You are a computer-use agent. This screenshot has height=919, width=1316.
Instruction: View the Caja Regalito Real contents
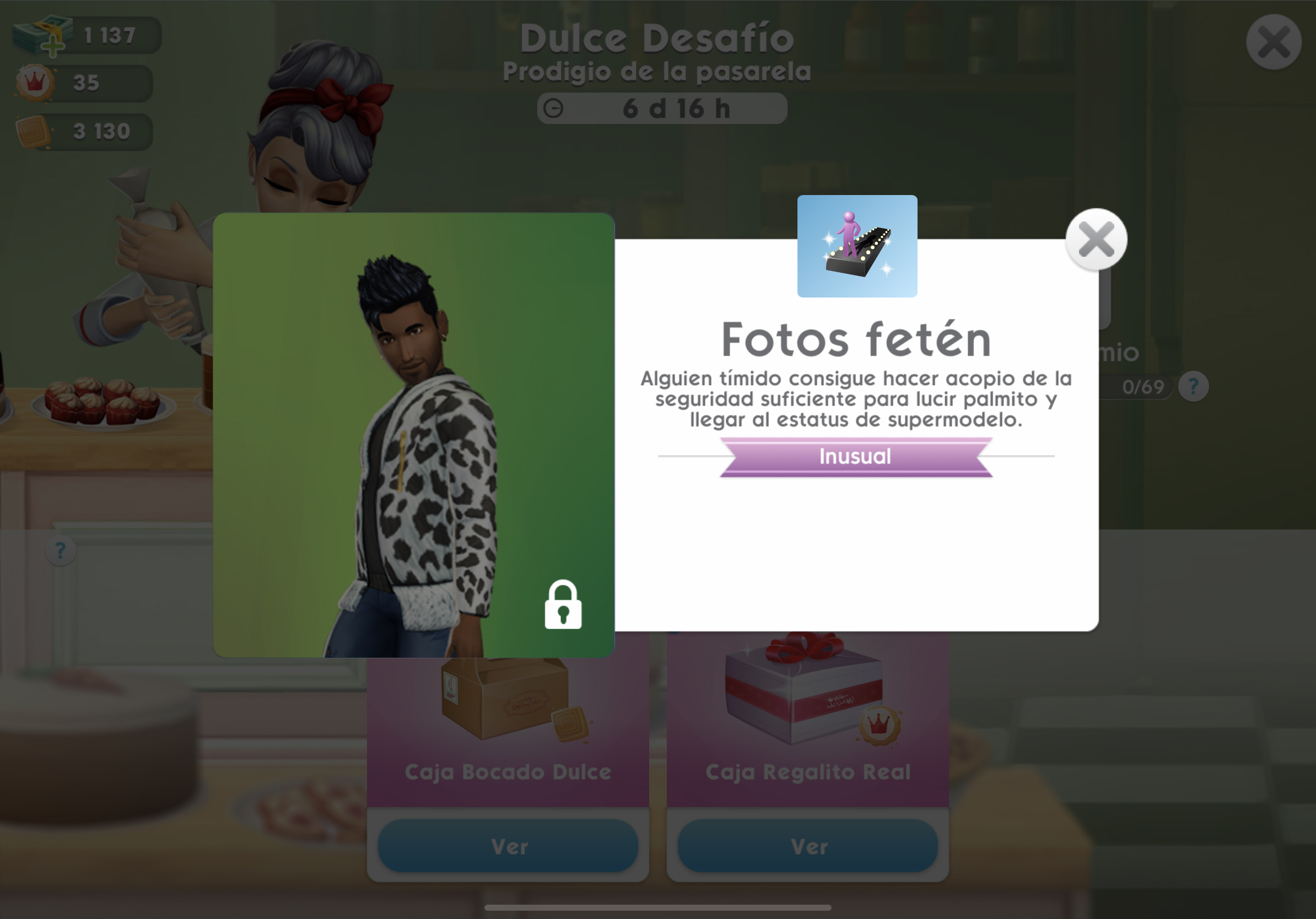[807, 846]
